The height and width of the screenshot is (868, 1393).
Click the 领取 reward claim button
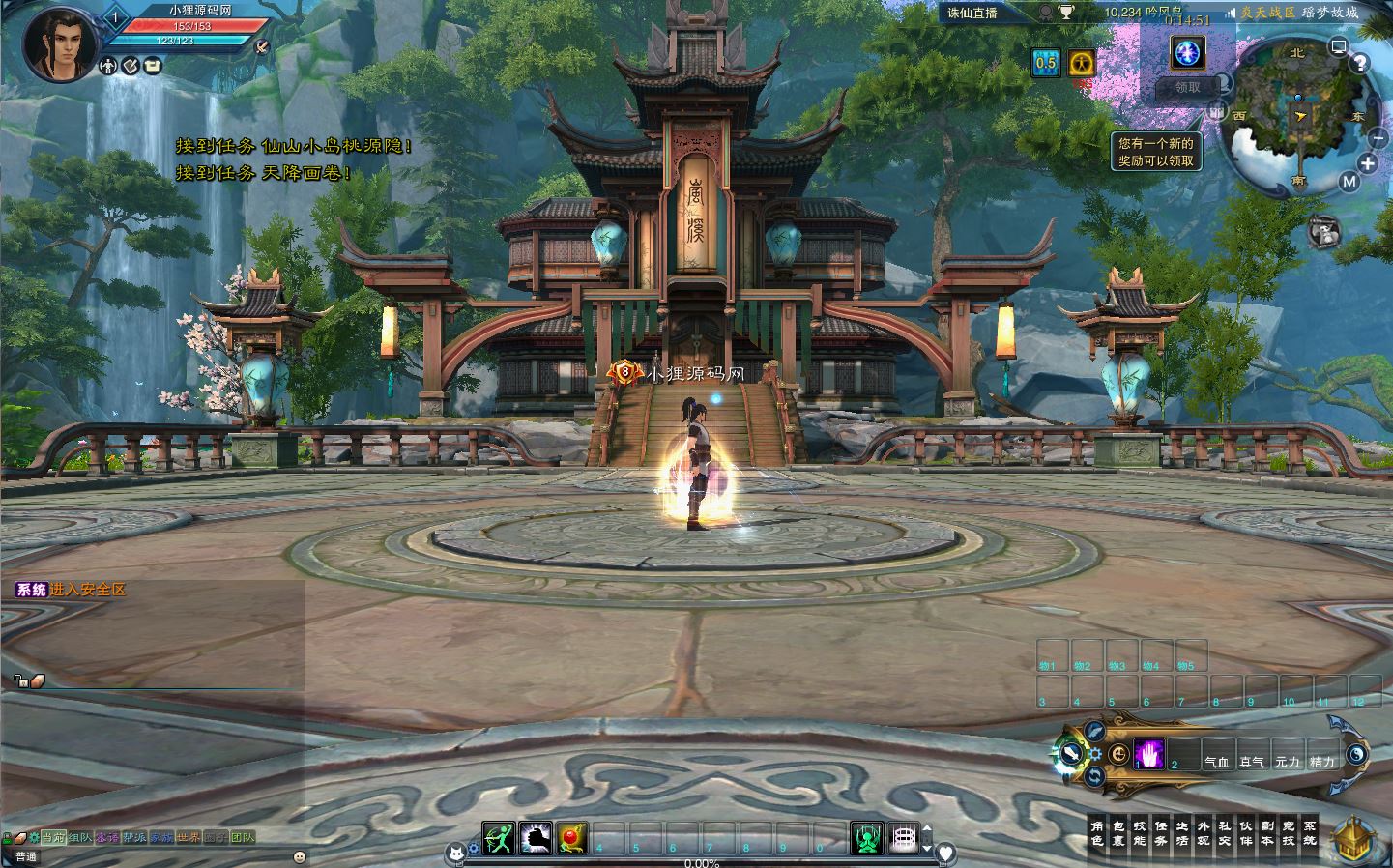click(1187, 88)
